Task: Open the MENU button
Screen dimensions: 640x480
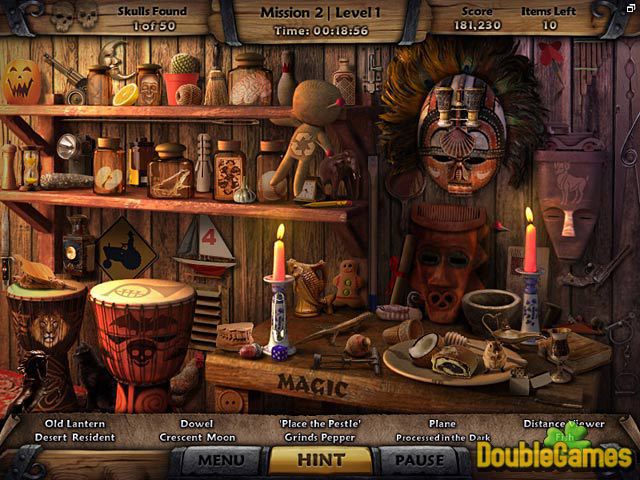Action: coord(221,461)
